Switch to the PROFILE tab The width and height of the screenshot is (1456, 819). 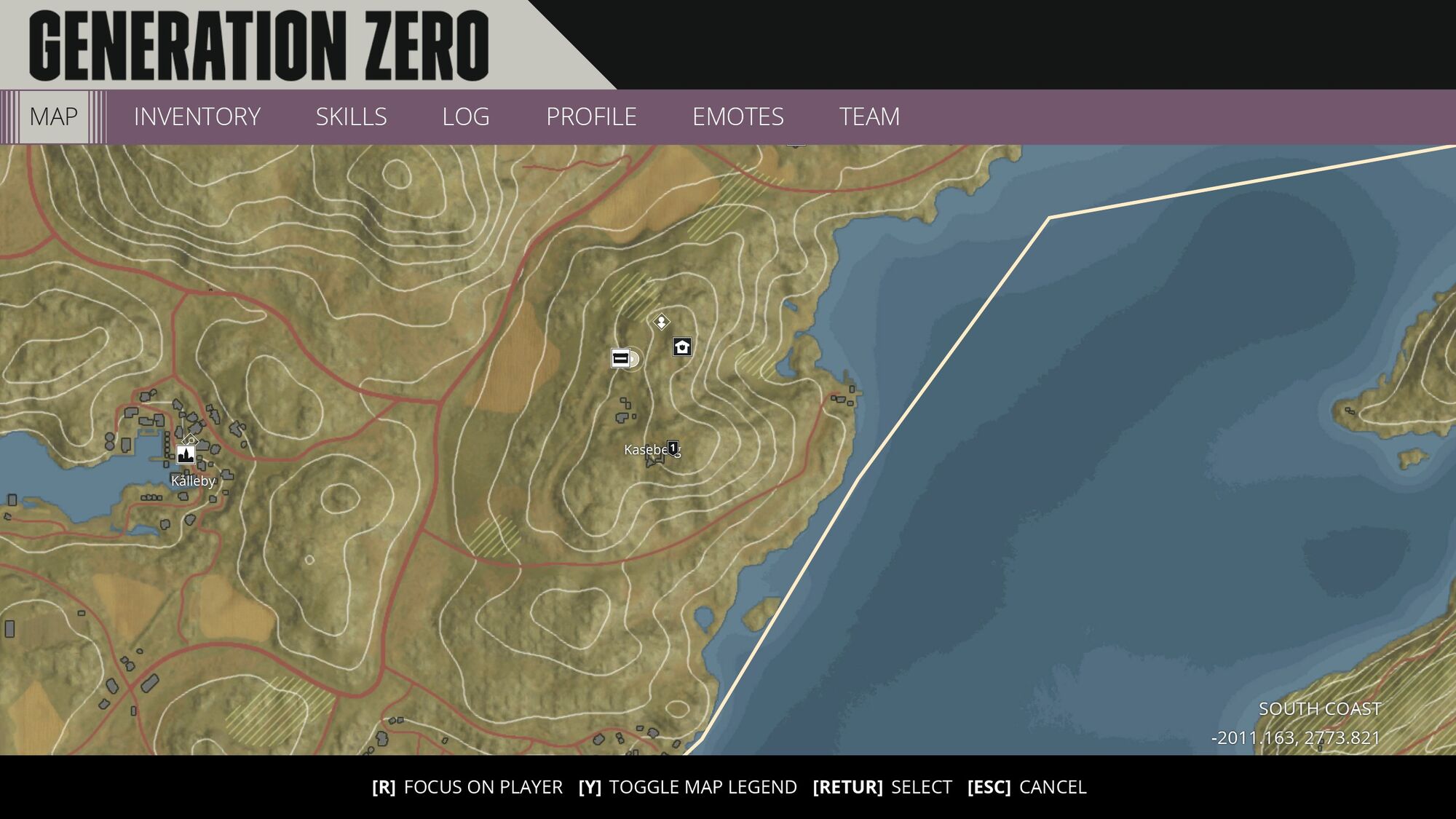(x=592, y=116)
